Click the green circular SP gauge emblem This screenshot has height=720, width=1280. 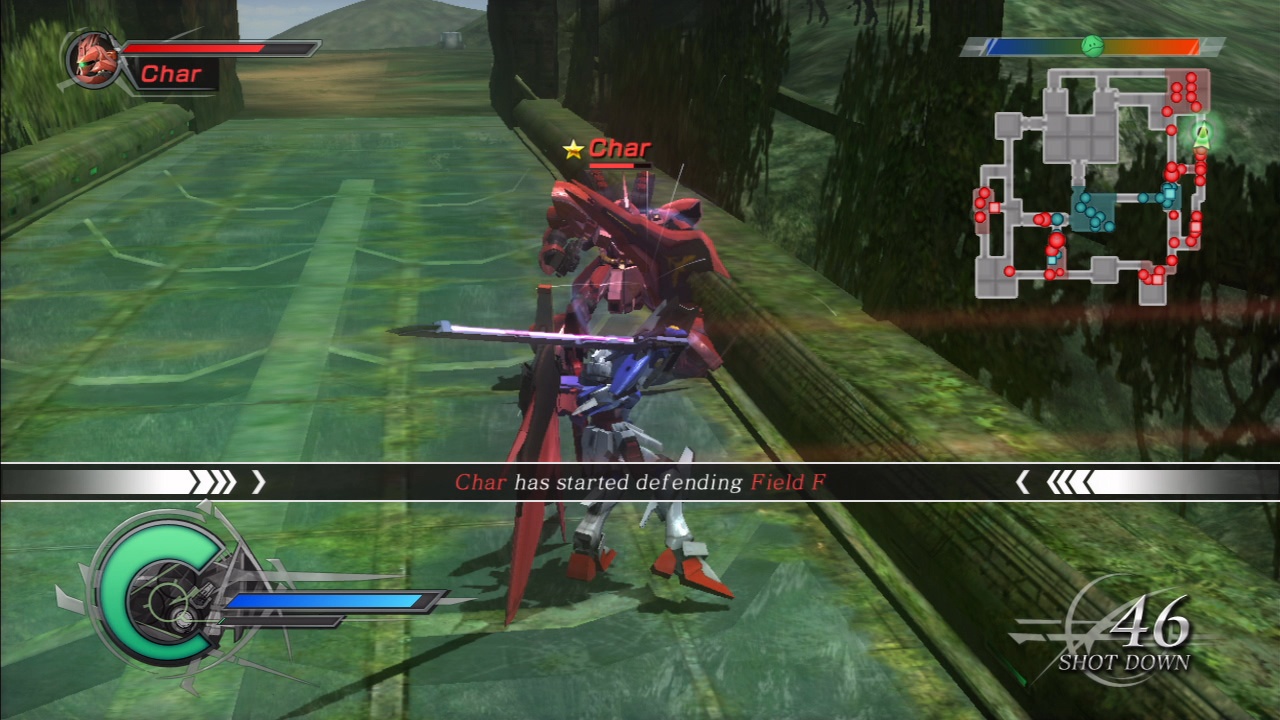click(160, 590)
